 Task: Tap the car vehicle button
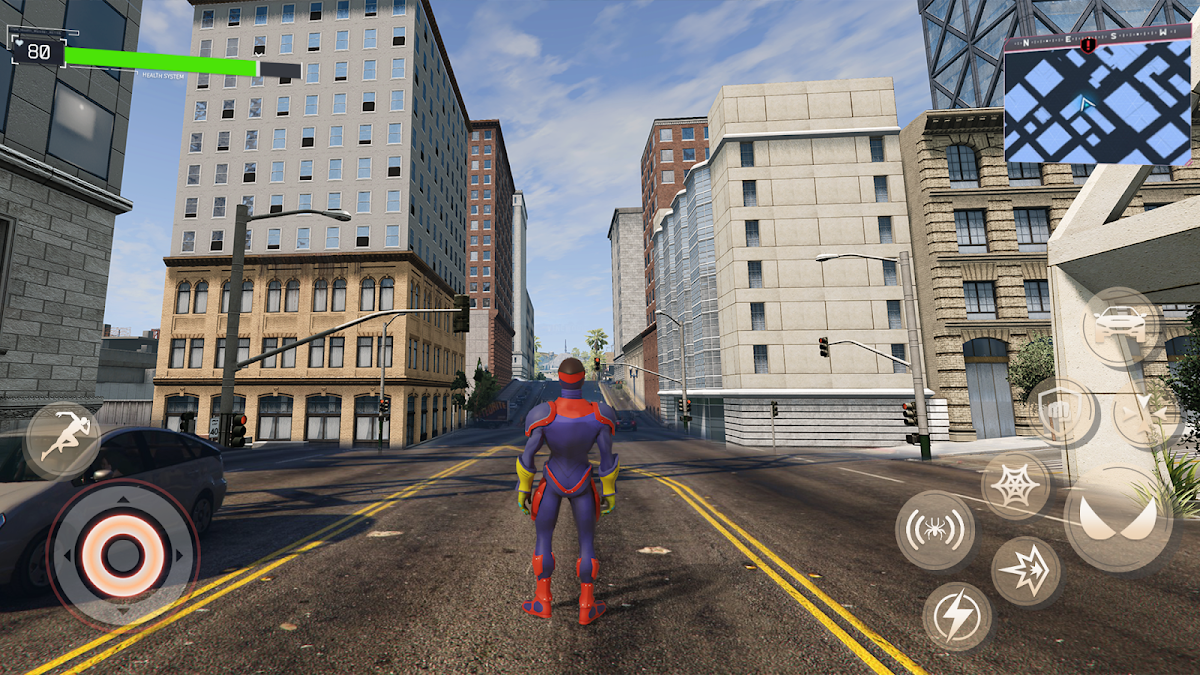[1121, 325]
